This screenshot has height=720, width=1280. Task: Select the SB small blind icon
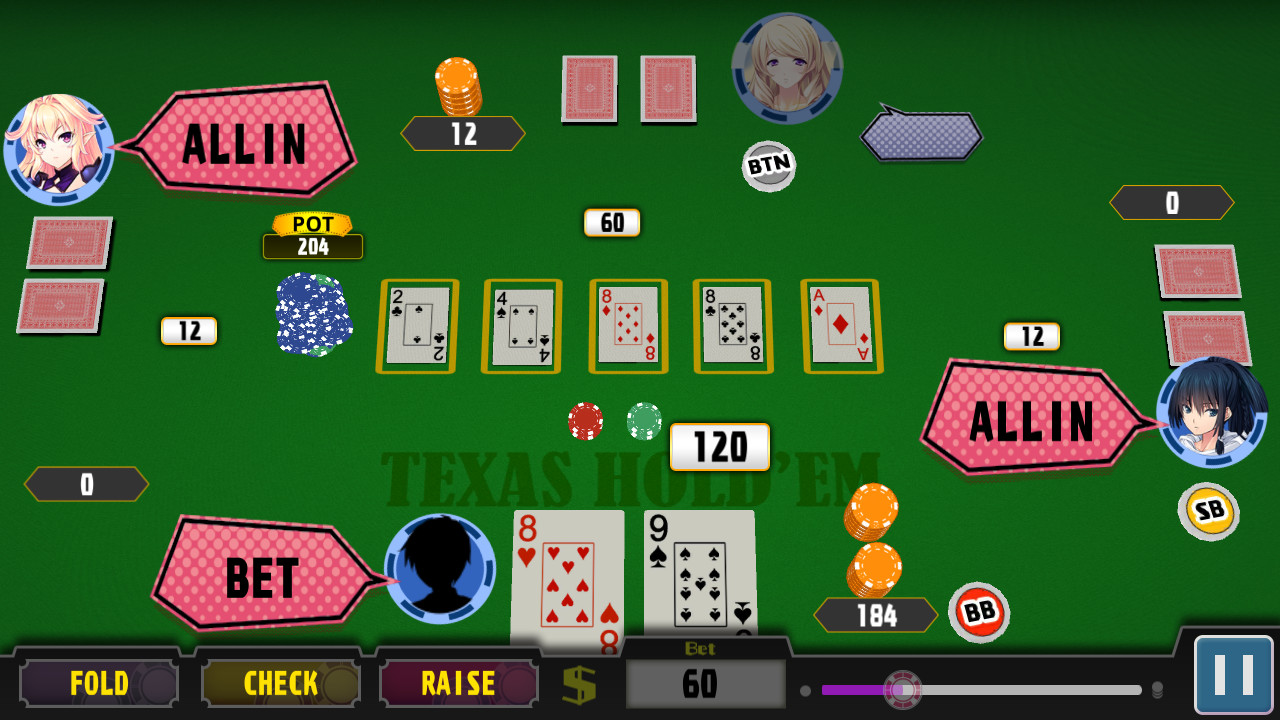tap(1210, 512)
